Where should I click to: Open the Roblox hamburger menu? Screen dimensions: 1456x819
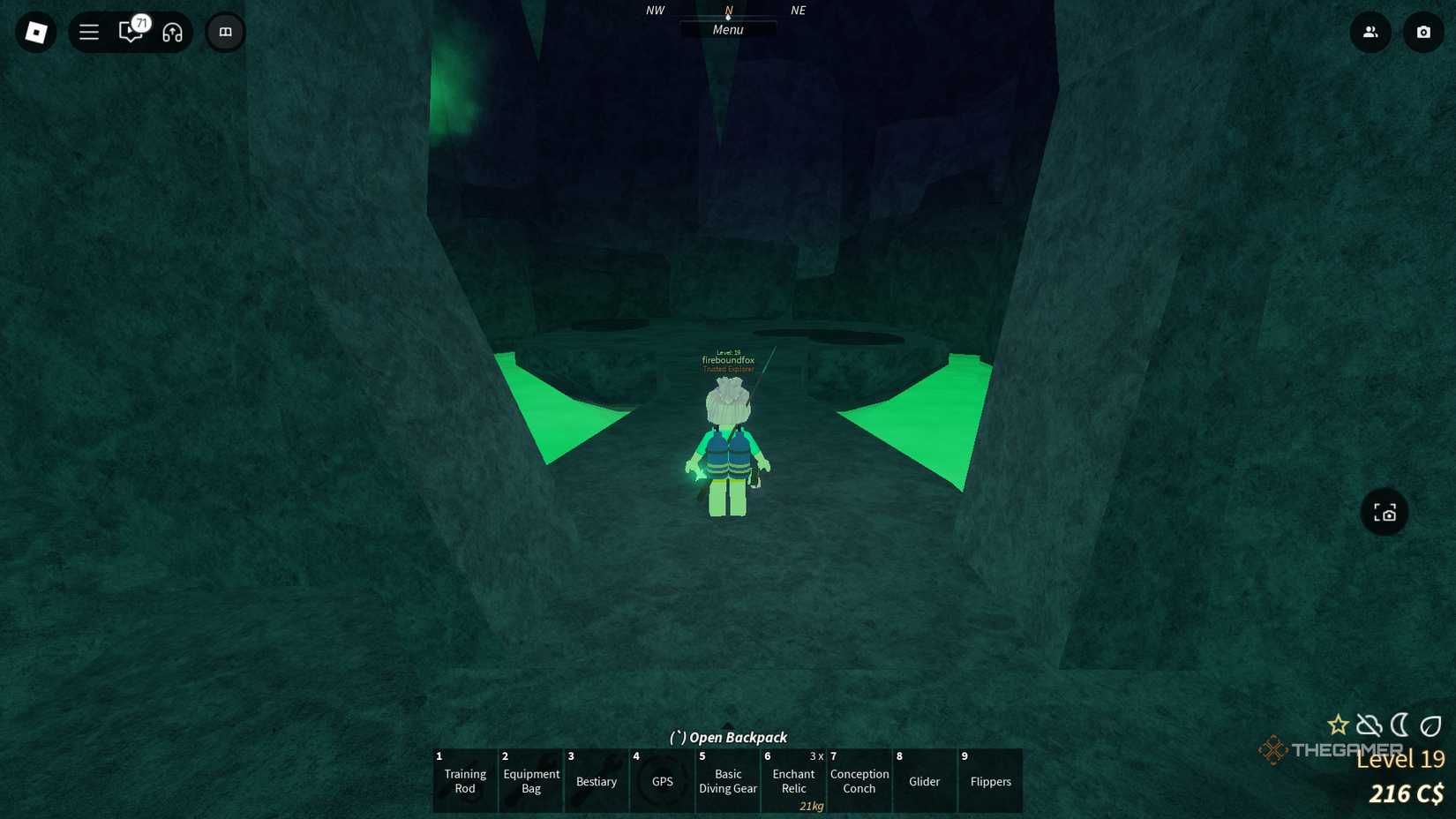click(x=88, y=32)
